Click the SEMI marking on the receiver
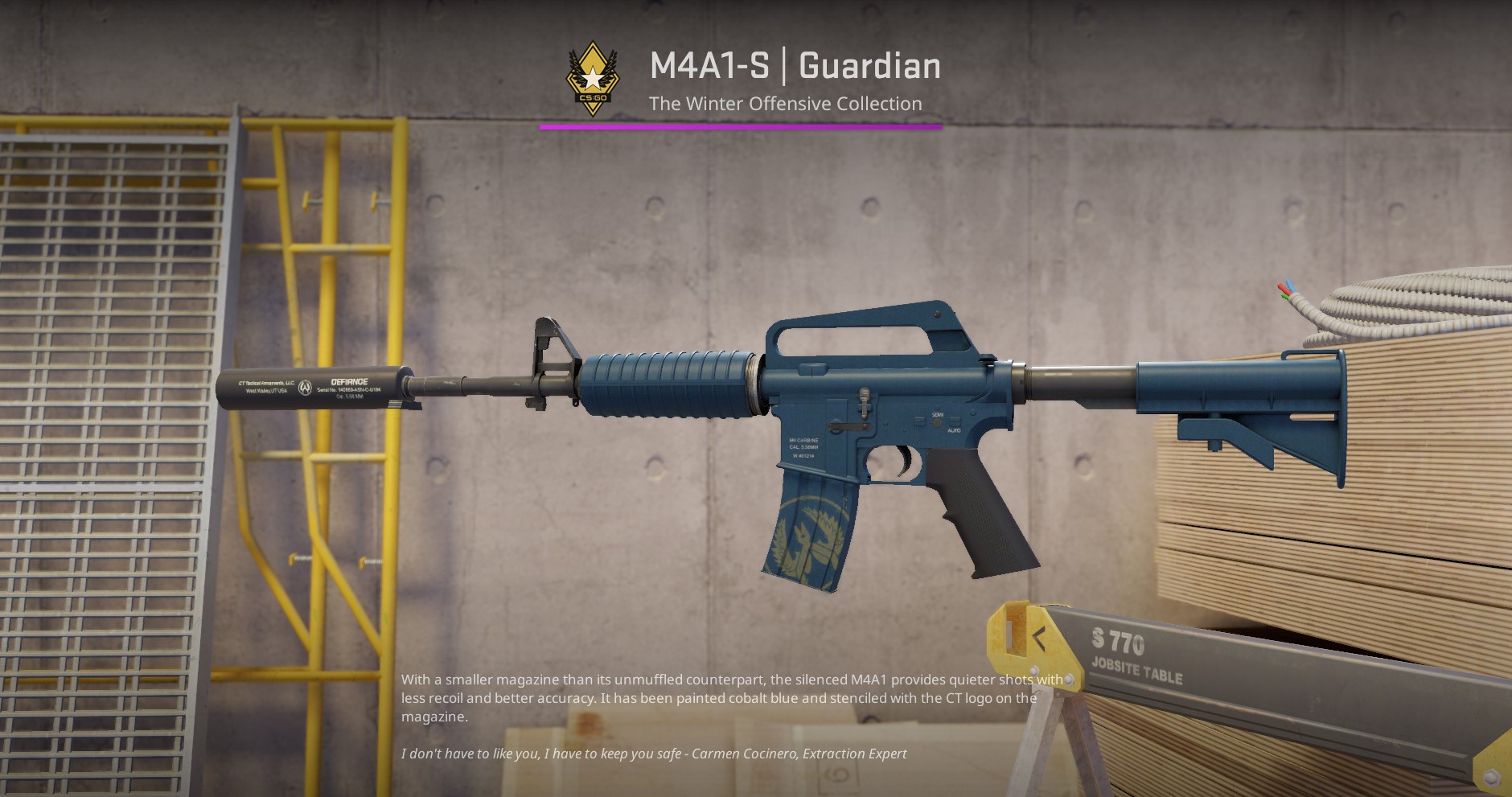The height and width of the screenshot is (797, 1512). point(937,414)
